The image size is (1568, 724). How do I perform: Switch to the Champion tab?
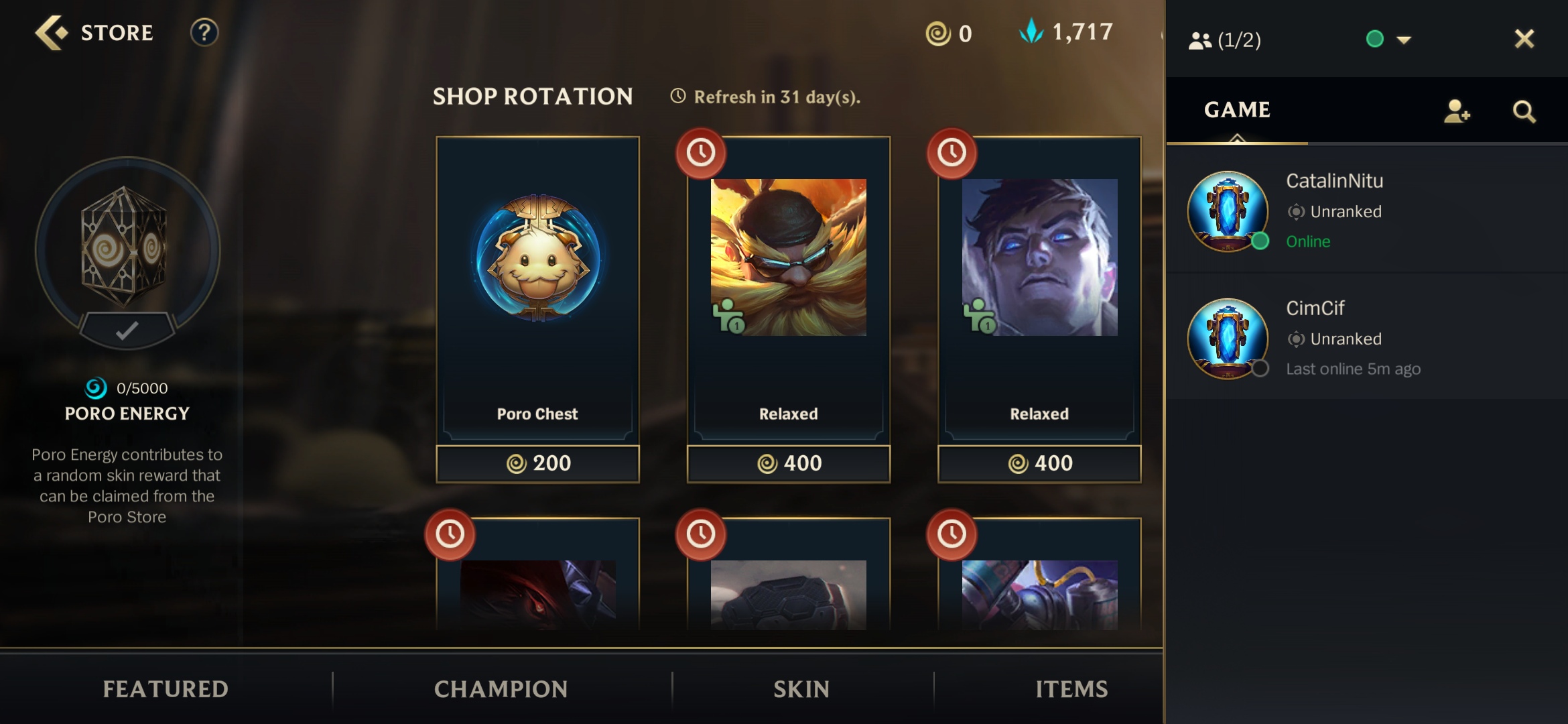(x=501, y=688)
